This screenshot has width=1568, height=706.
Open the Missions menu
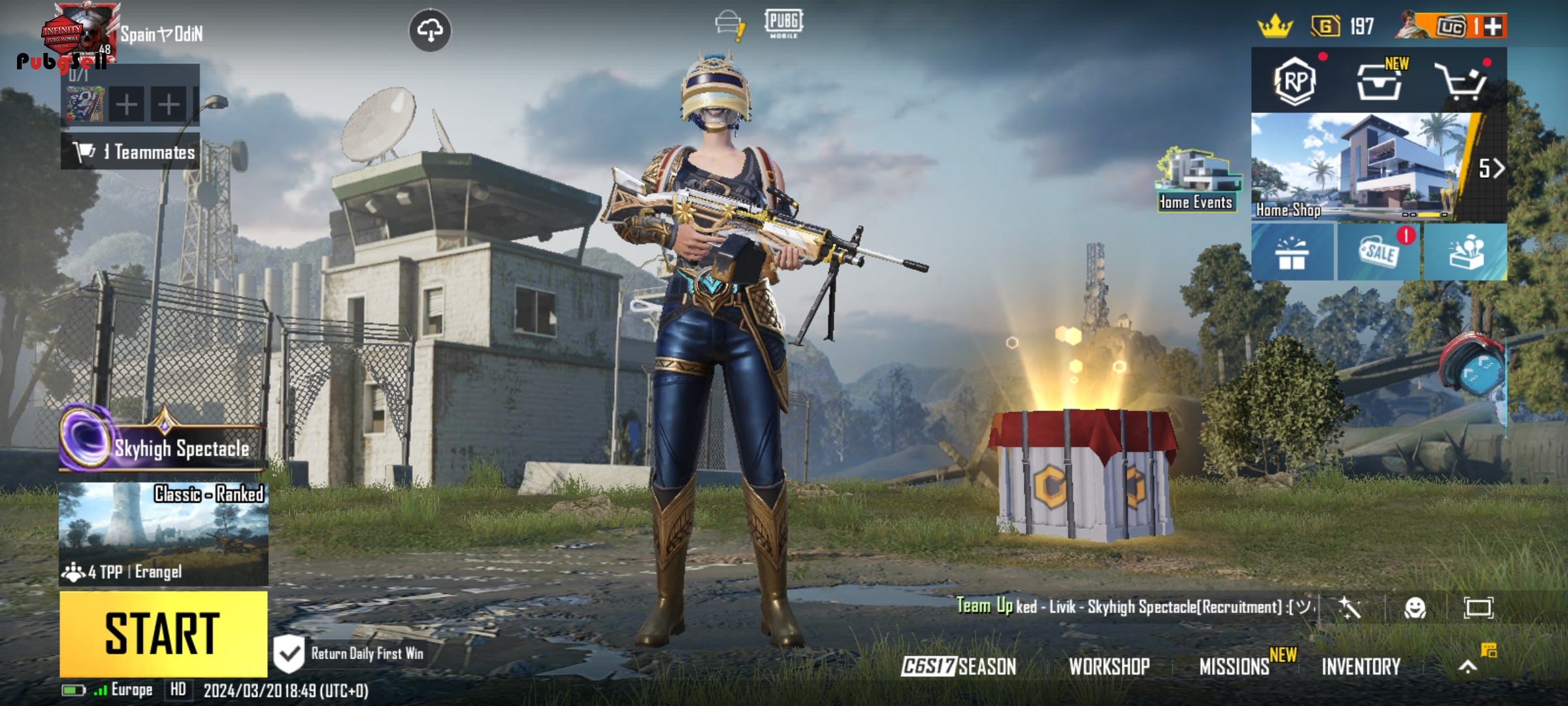coord(1234,667)
